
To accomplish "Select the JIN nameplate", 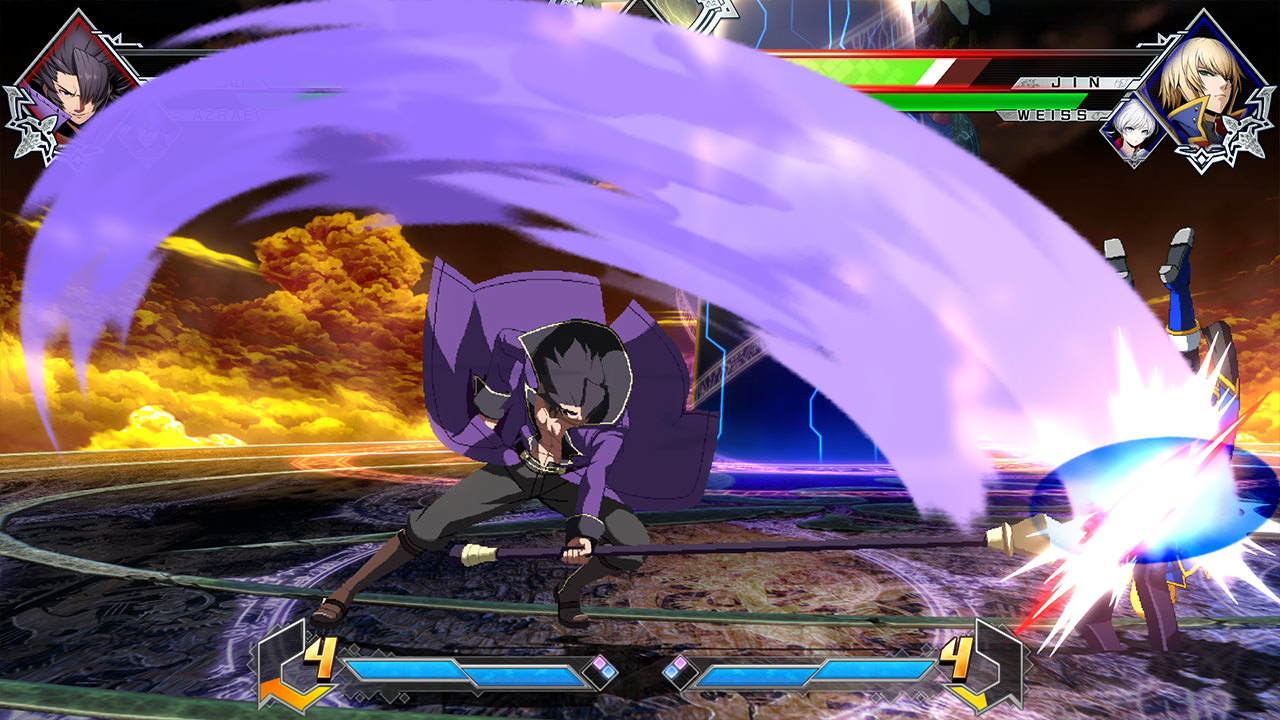I will point(1074,84).
